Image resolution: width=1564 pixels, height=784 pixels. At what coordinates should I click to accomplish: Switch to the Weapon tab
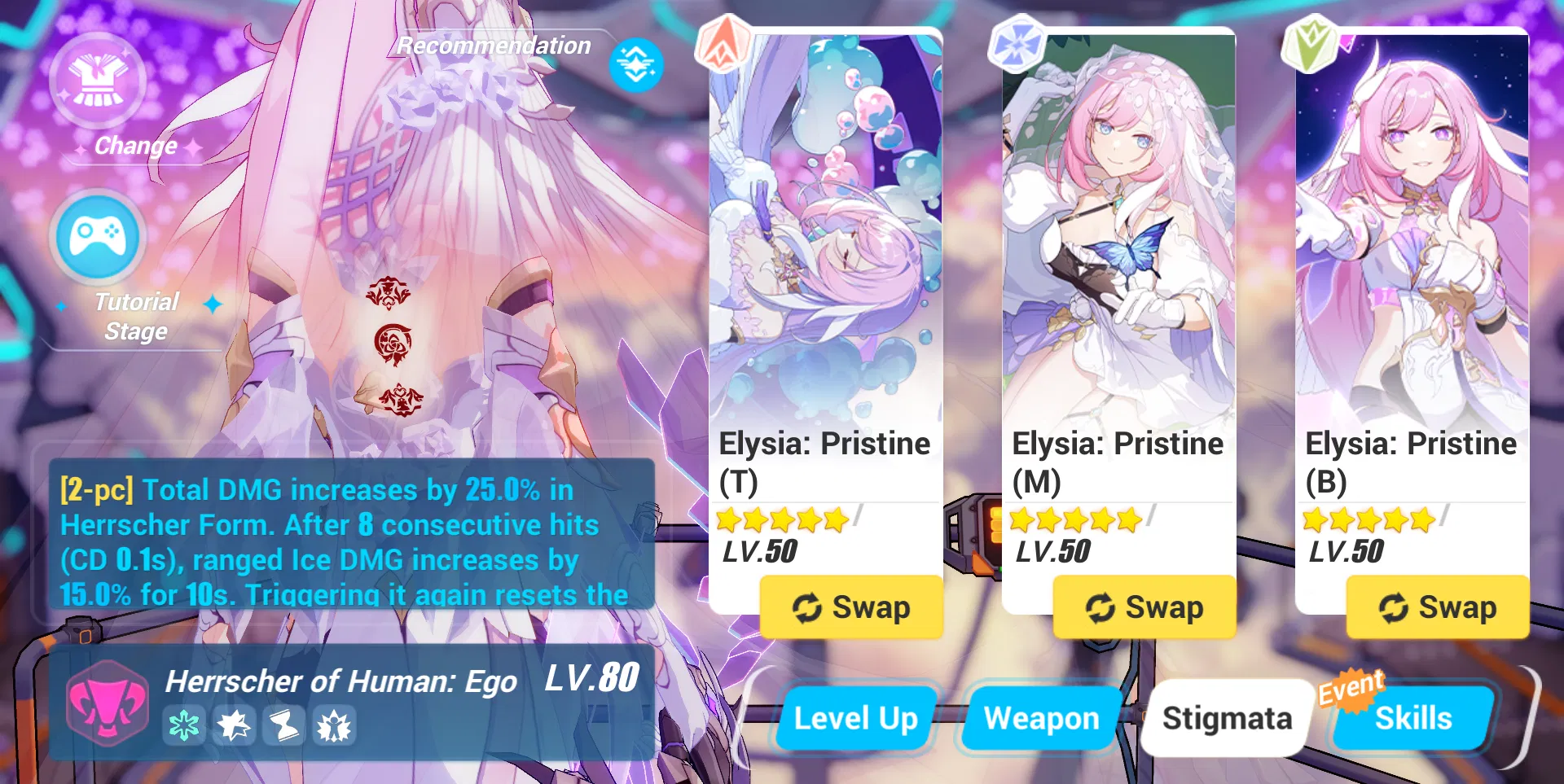click(1040, 718)
